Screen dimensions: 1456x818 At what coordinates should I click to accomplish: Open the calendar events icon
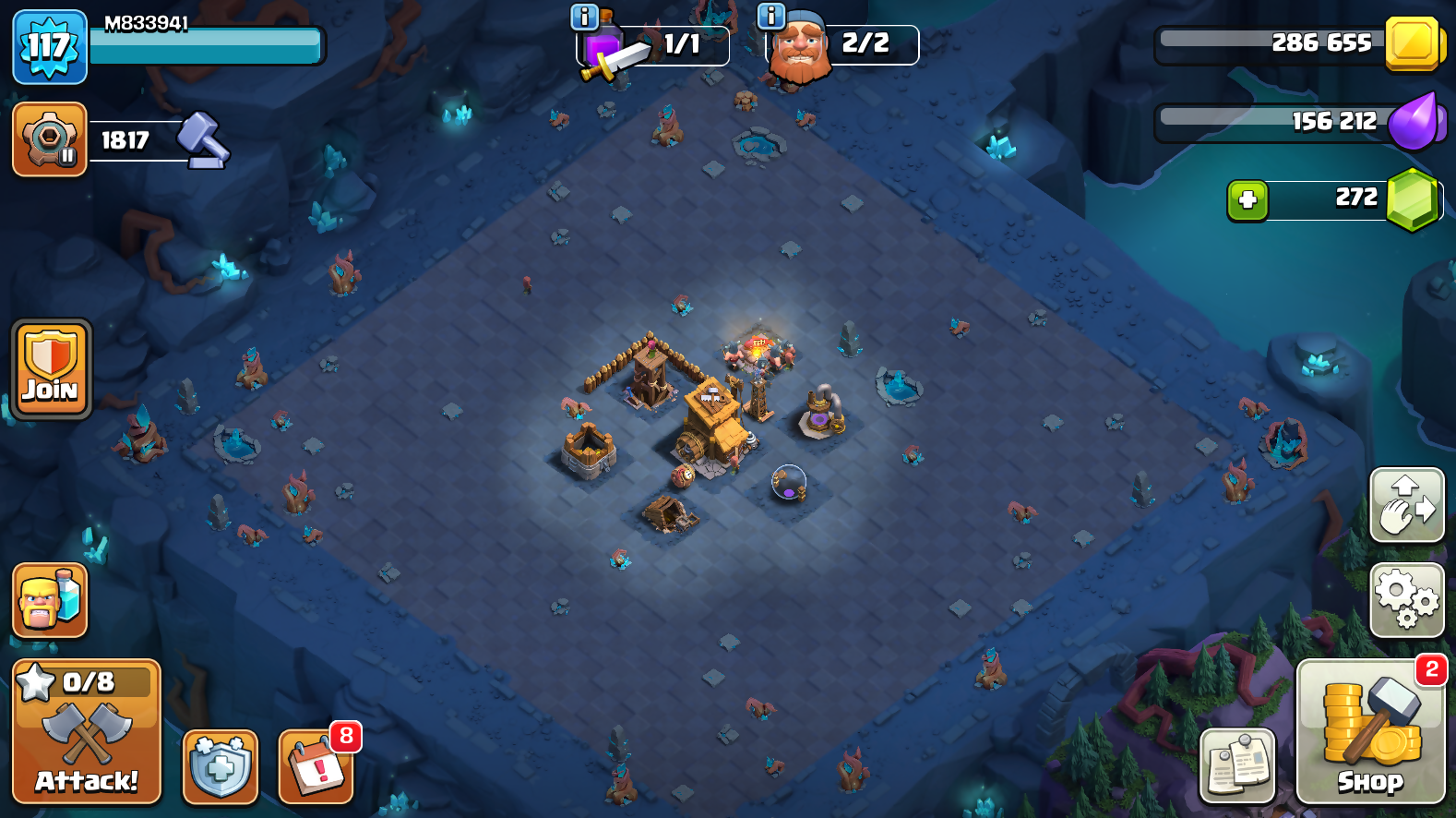(316, 765)
